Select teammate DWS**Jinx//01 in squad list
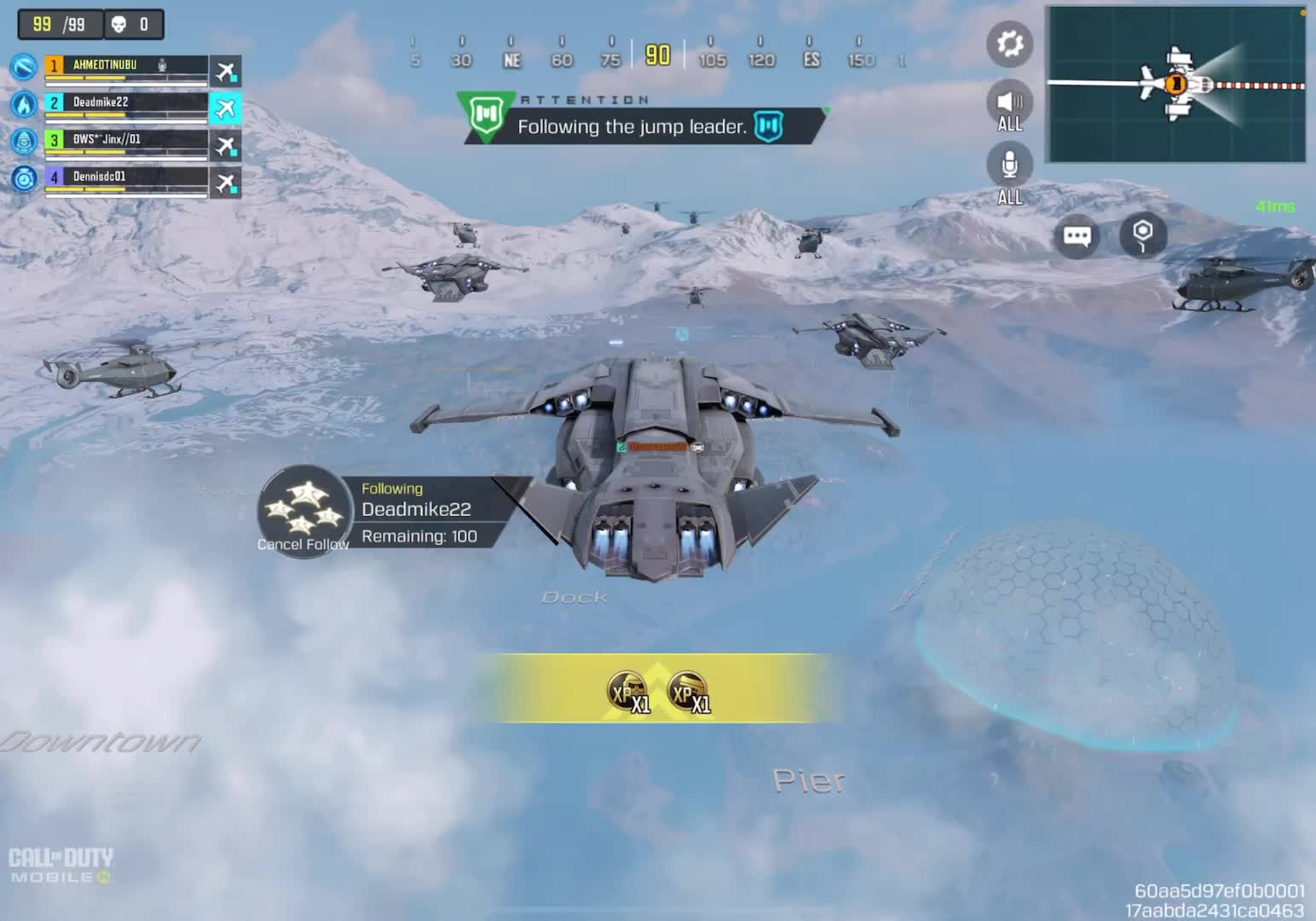 coord(125,141)
